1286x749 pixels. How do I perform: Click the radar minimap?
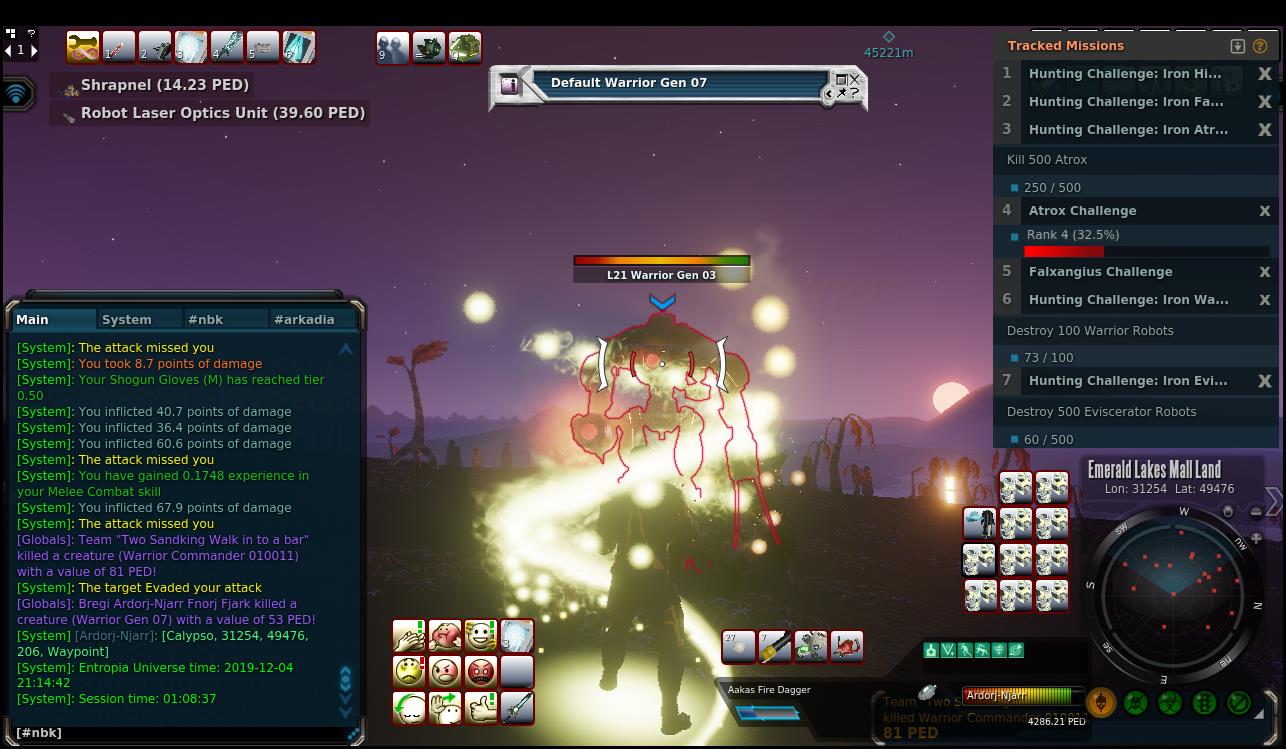1174,591
